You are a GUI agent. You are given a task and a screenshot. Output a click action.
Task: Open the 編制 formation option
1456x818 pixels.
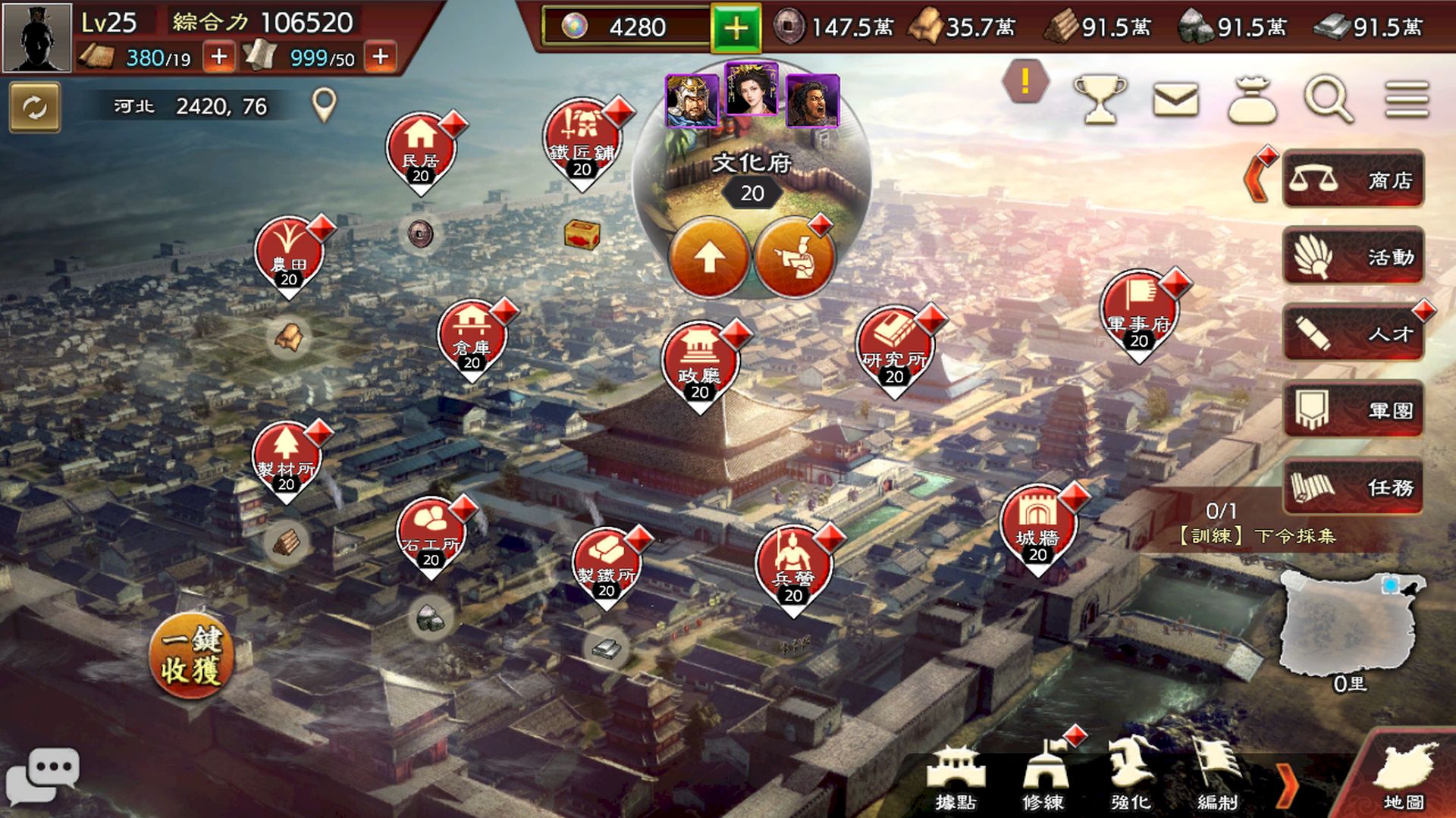(1217, 777)
